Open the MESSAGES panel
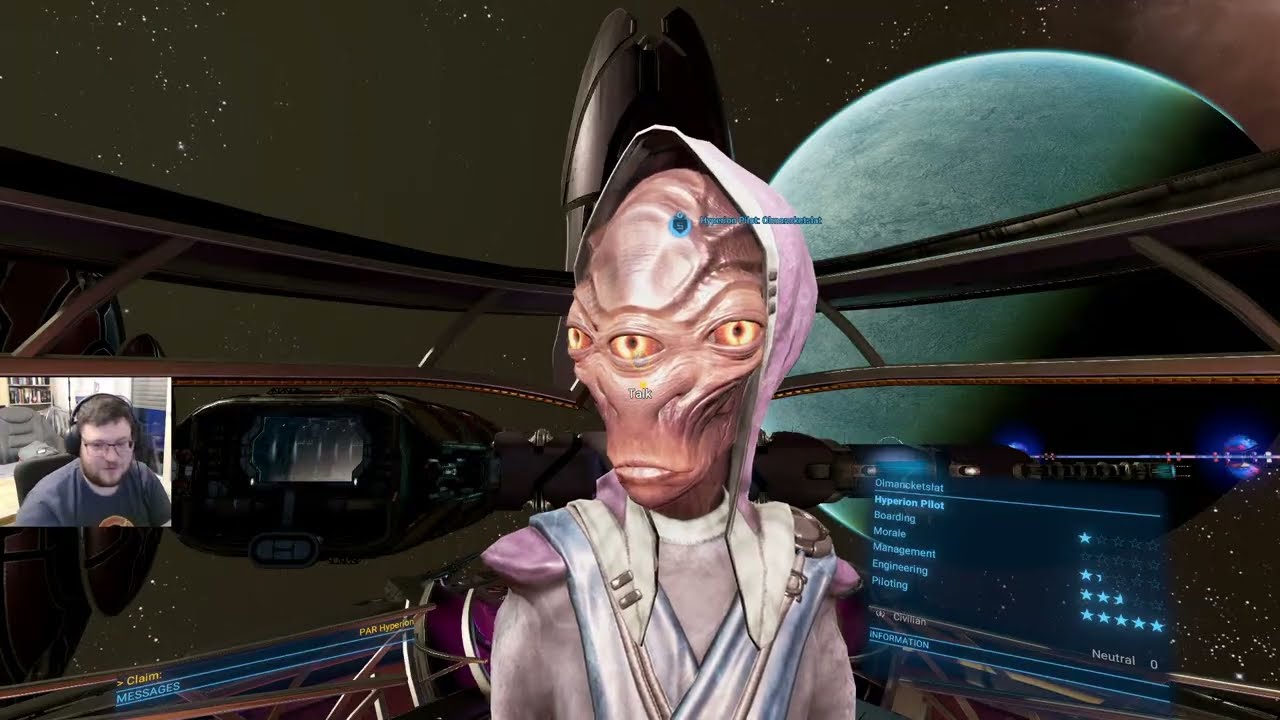 click(x=149, y=690)
